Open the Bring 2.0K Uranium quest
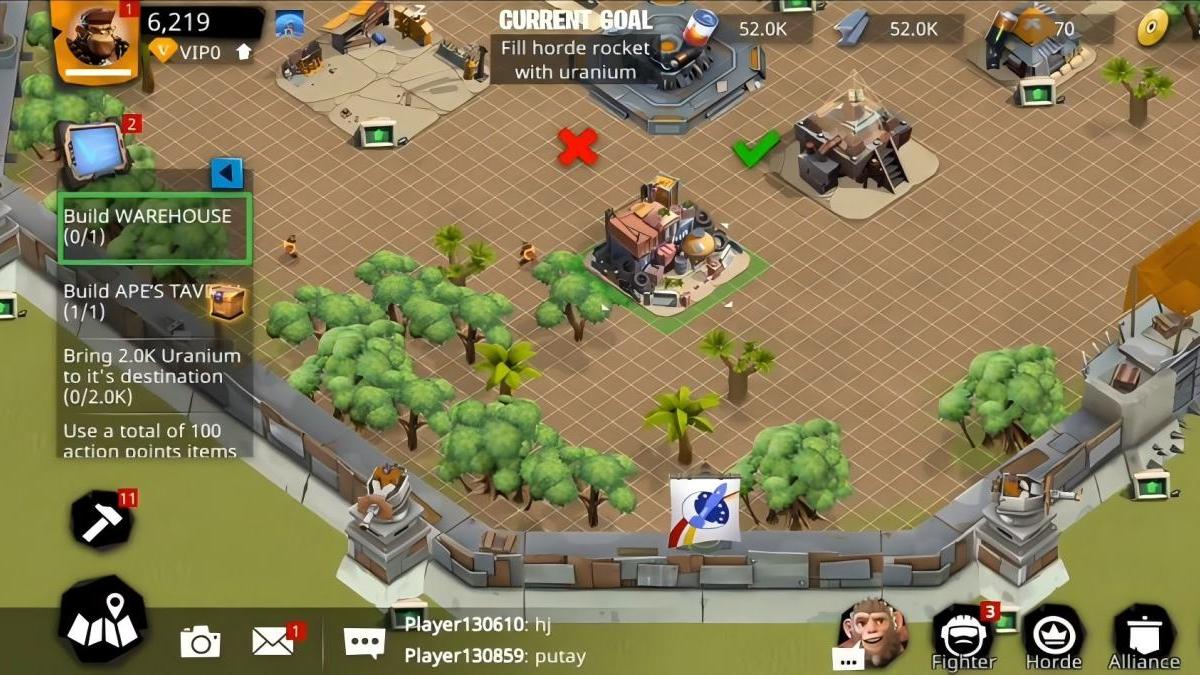This screenshot has height=675, width=1200. point(152,376)
